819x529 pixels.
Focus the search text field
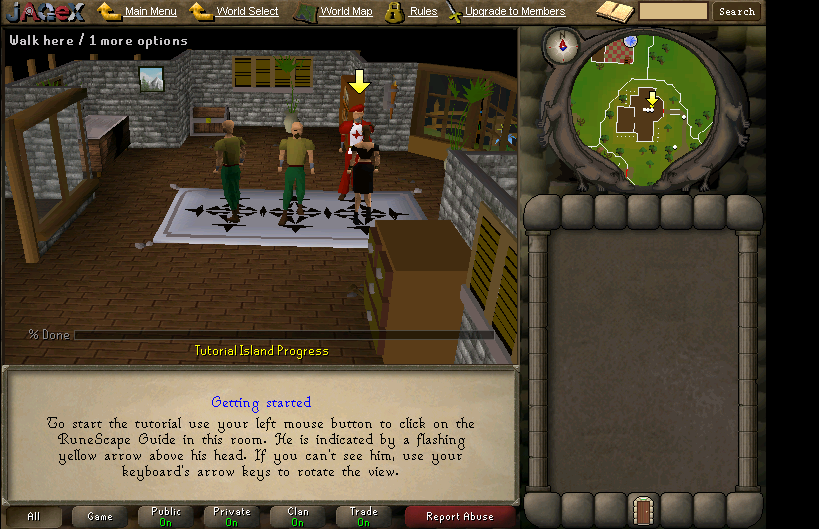tap(673, 12)
